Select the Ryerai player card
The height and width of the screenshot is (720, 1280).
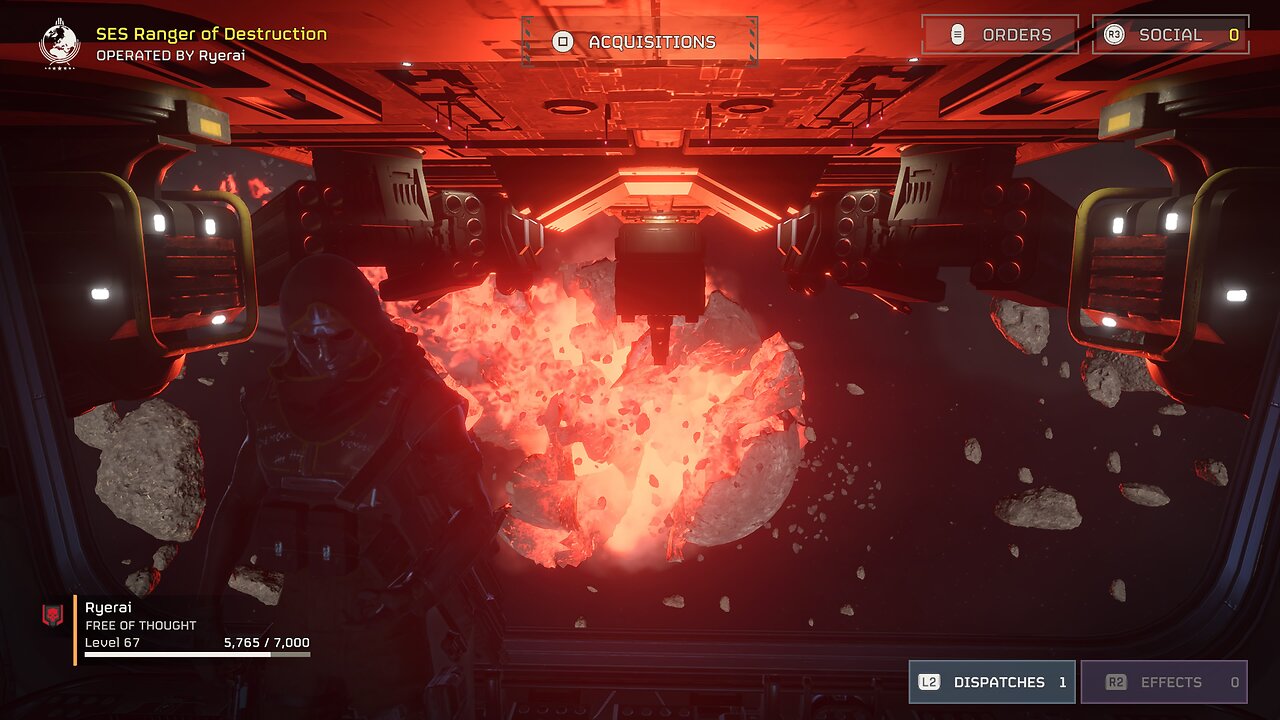pos(190,628)
